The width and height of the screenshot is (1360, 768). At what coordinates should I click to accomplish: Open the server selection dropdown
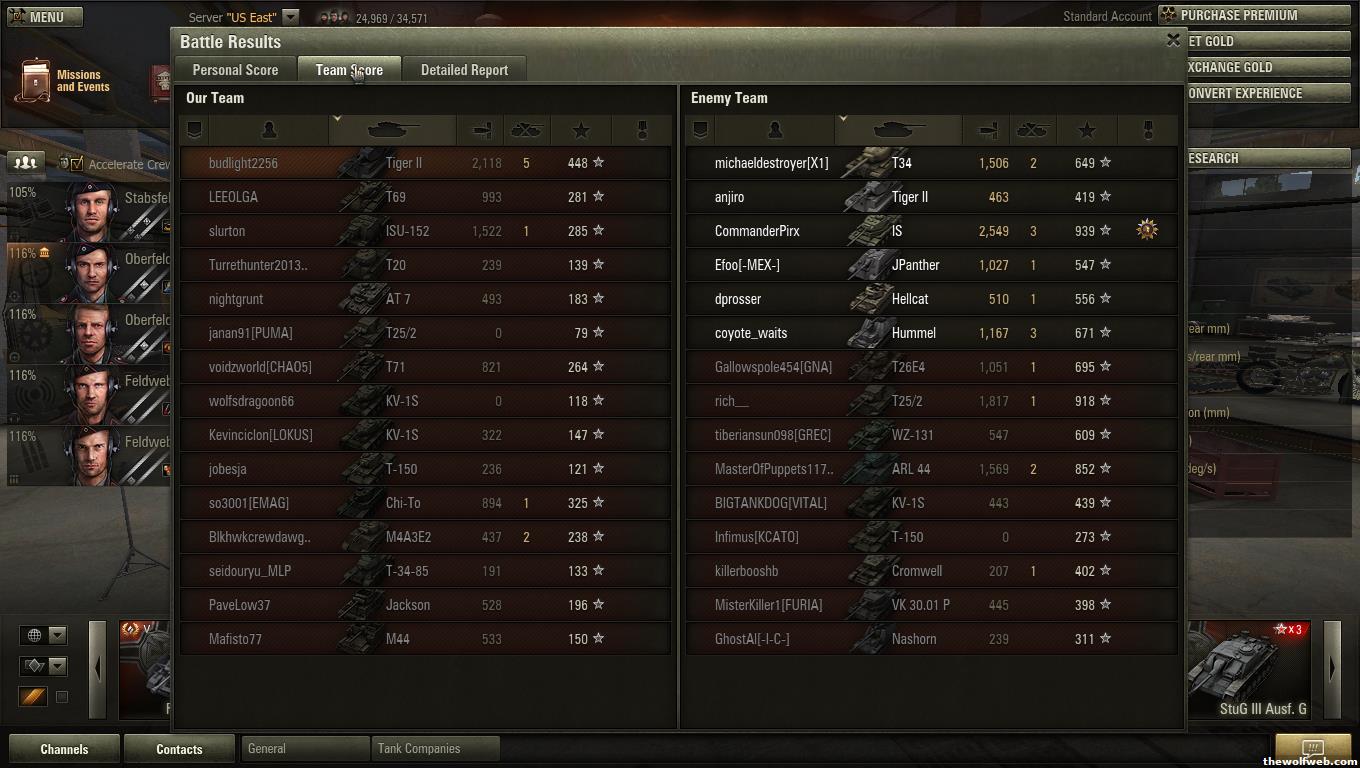[x=290, y=17]
